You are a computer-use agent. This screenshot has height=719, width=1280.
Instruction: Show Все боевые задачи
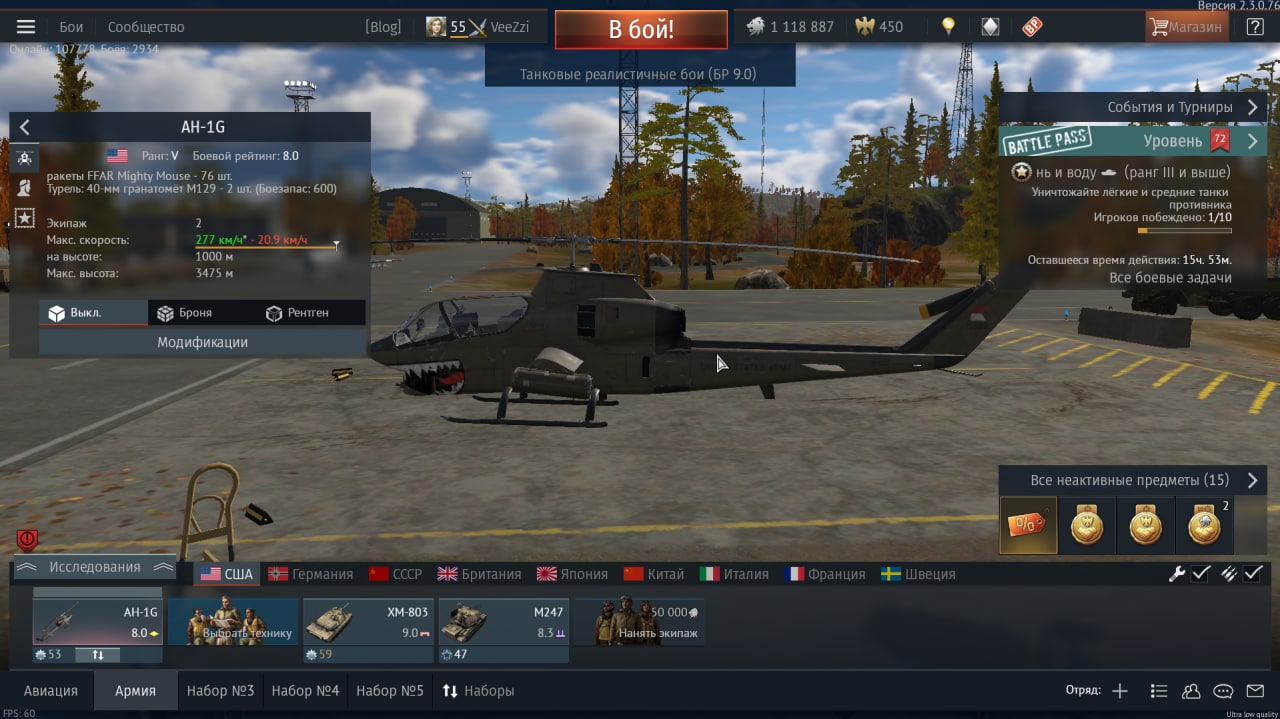(1170, 278)
